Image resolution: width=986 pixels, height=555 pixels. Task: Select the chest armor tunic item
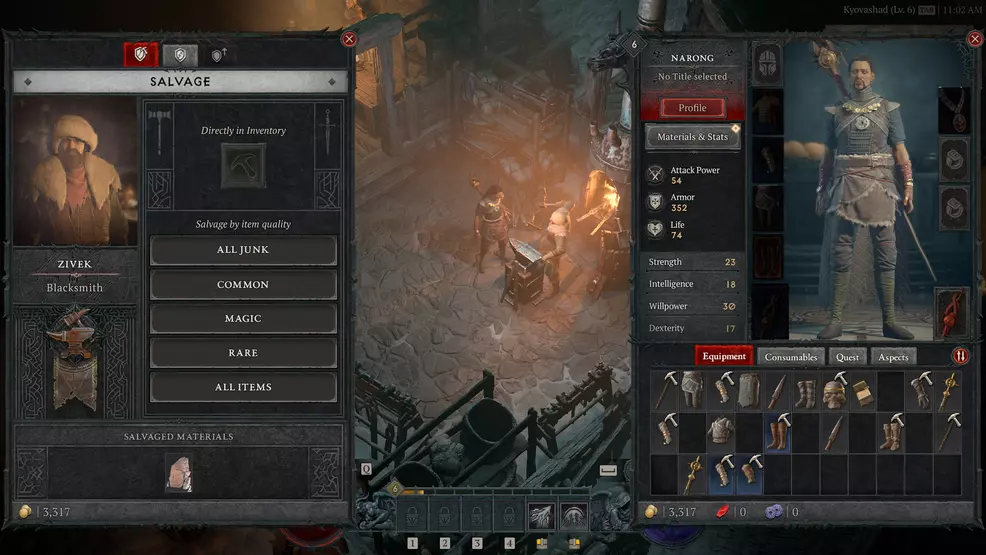click(721, 432)
